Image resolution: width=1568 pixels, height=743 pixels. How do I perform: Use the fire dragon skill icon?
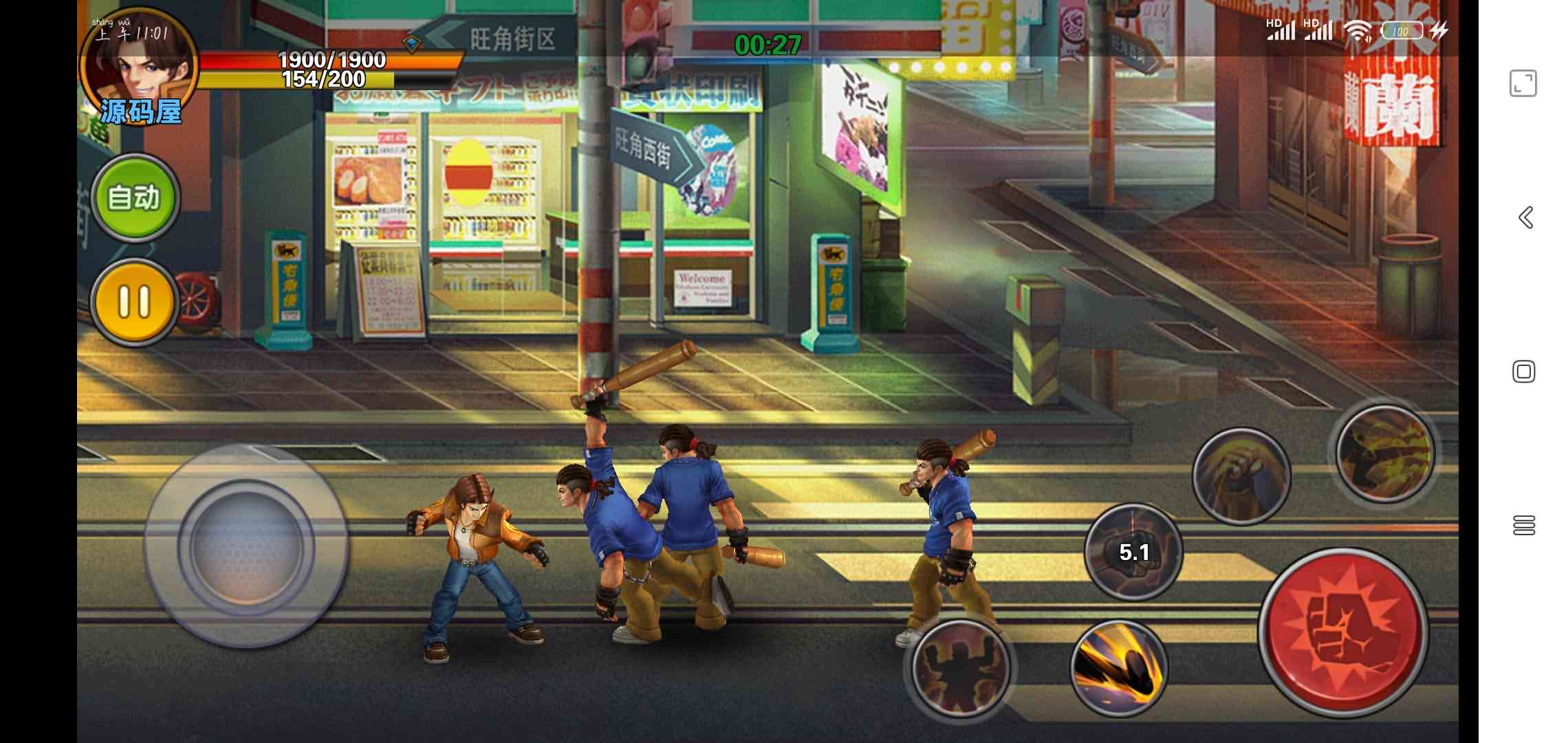point(1384,452)
